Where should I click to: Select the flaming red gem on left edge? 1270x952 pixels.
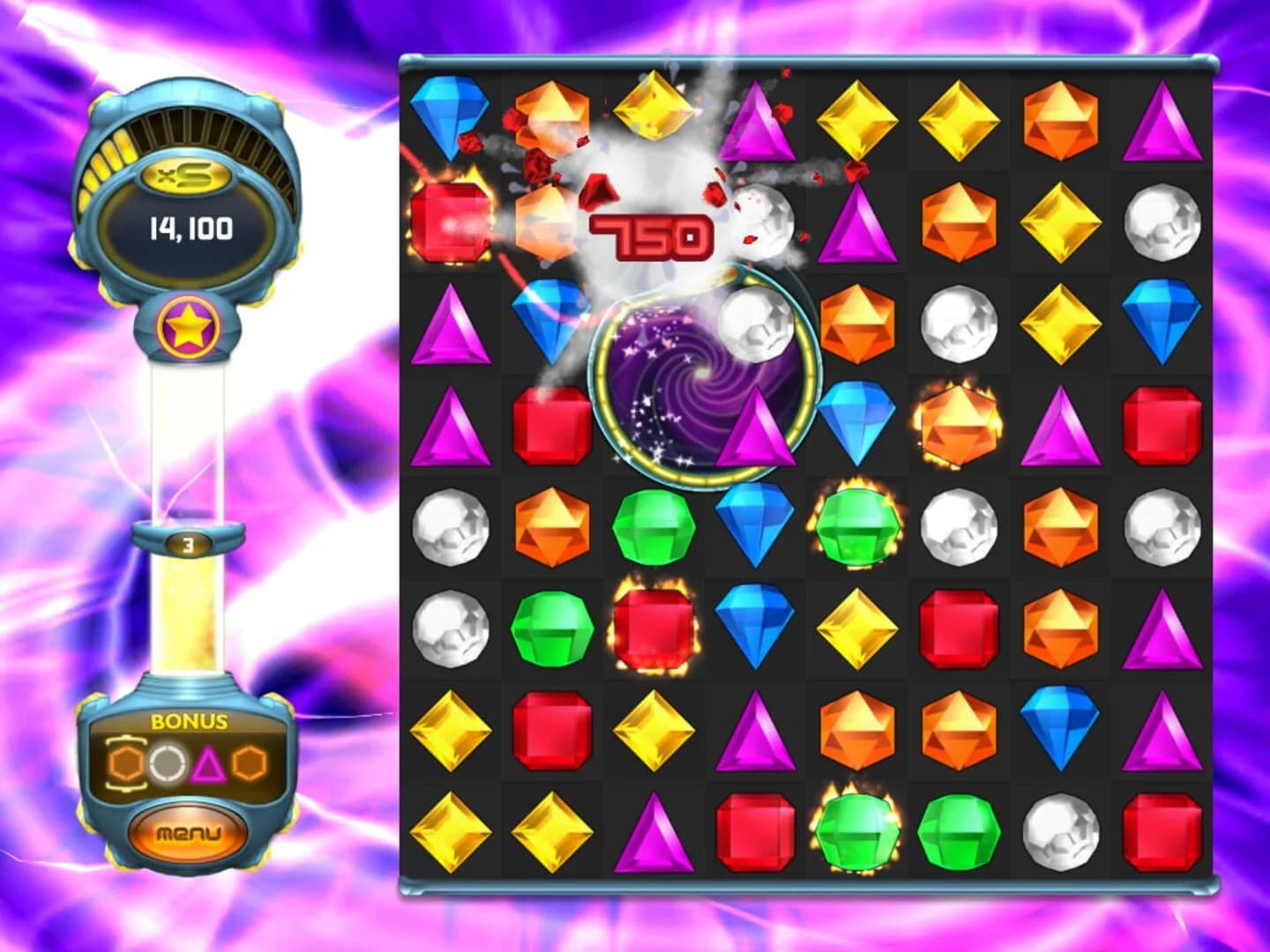(x=450, y=222)
